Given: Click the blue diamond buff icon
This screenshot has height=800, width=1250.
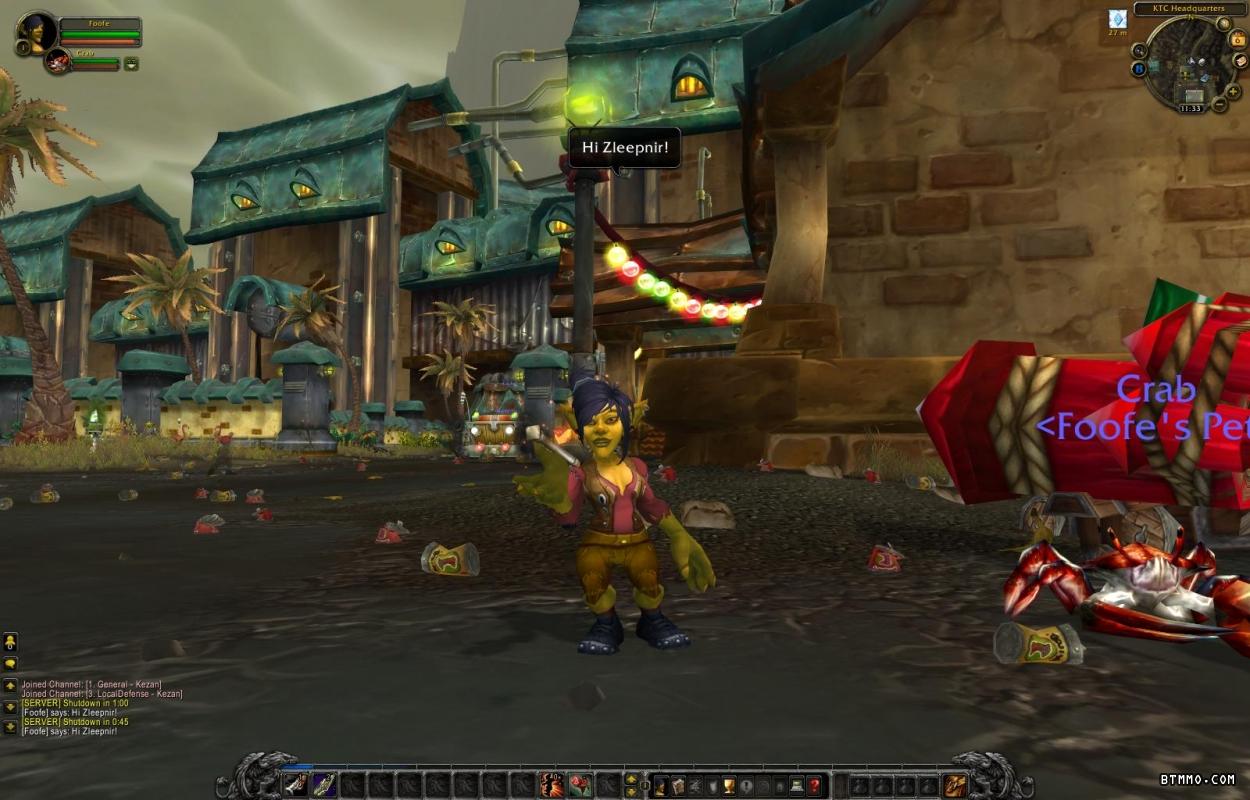Looking at the screenshot, I should tap(1117, 19).
